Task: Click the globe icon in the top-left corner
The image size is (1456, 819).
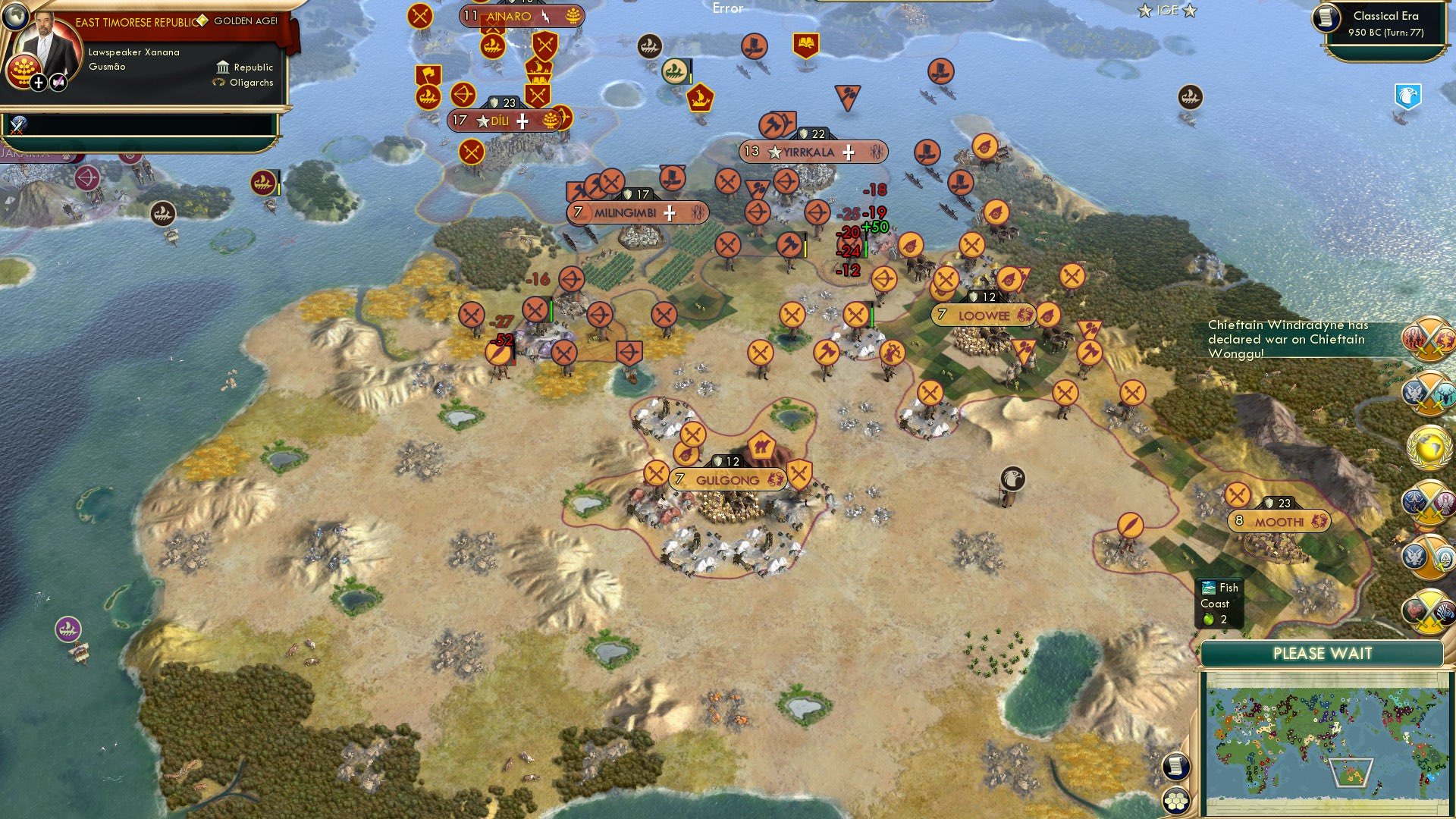Action: coord(16,17)
